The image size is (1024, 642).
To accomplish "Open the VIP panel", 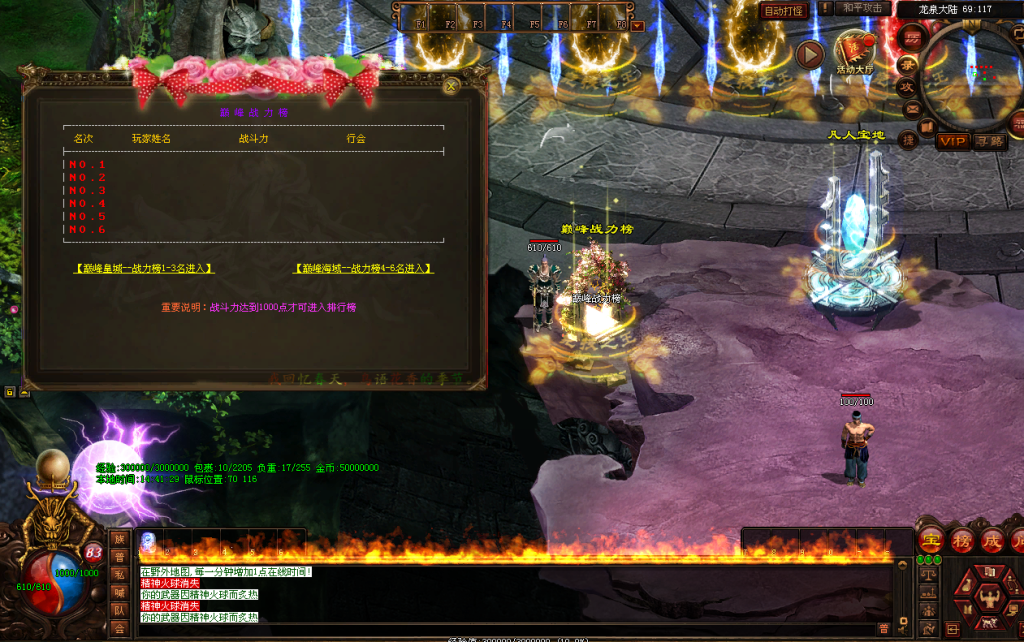I will 952,141.
